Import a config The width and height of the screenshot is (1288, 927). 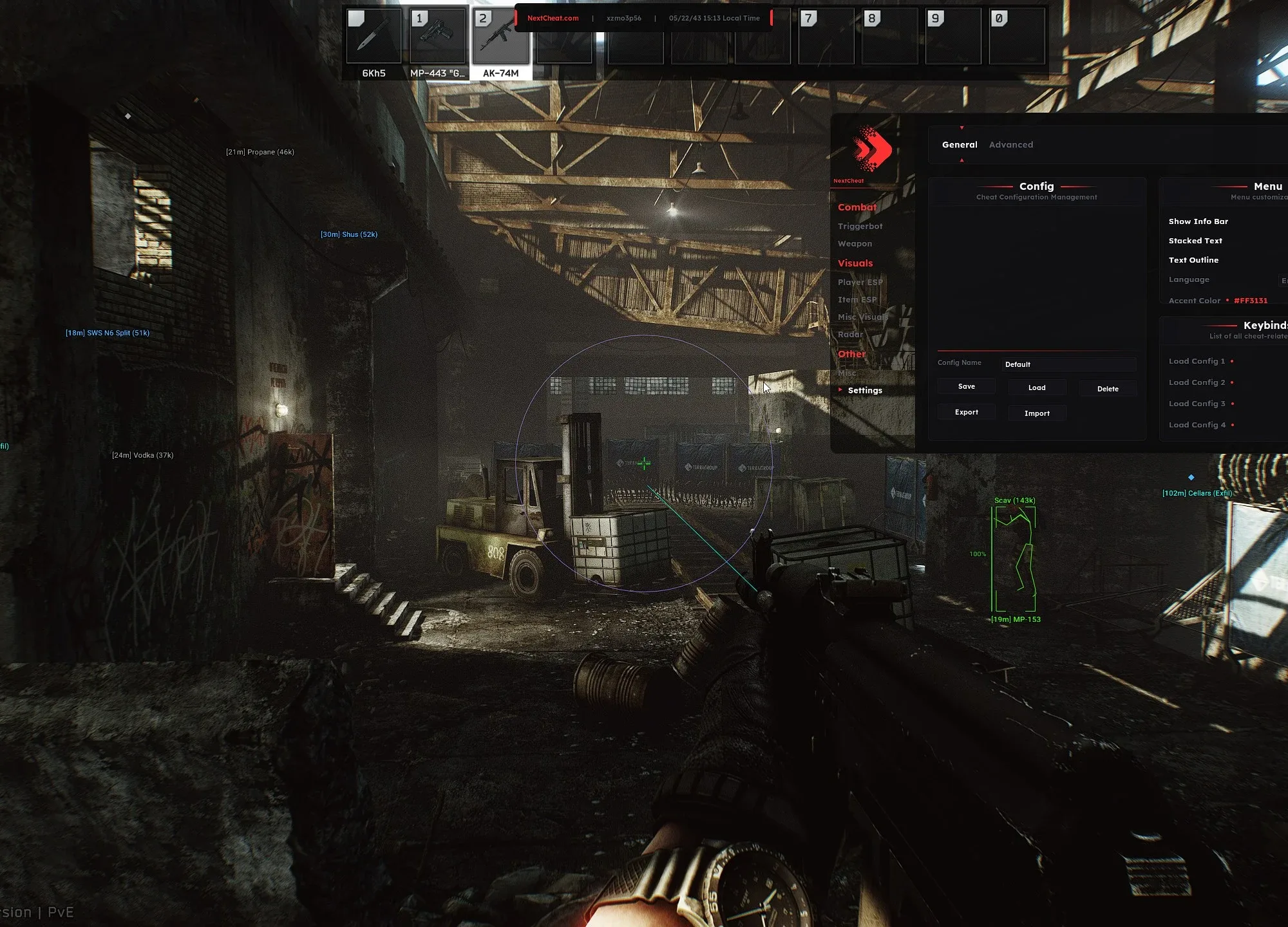[1037, 413]
